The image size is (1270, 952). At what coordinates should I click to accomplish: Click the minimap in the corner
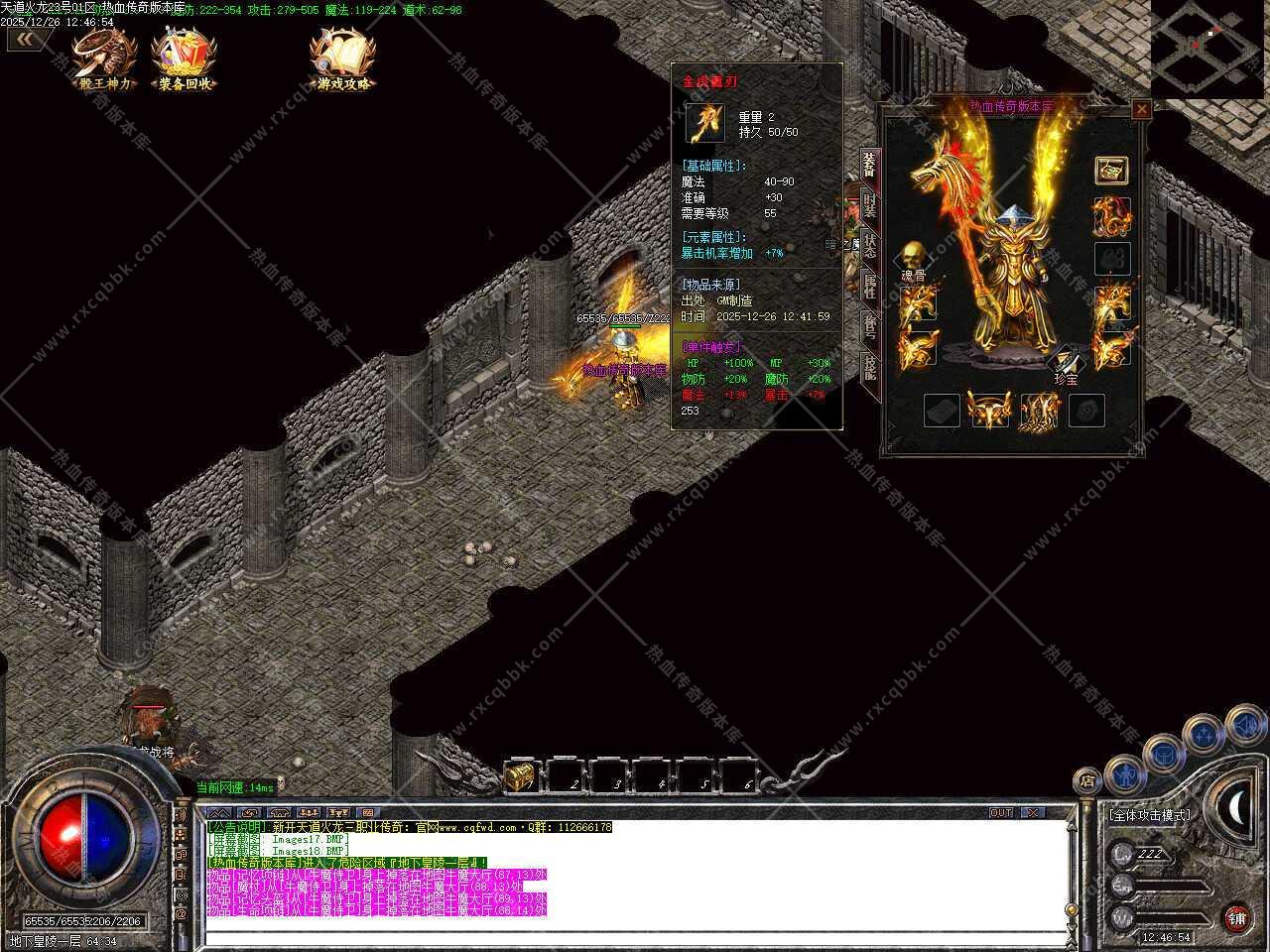pyautogui.click(x=1208, y=47)
